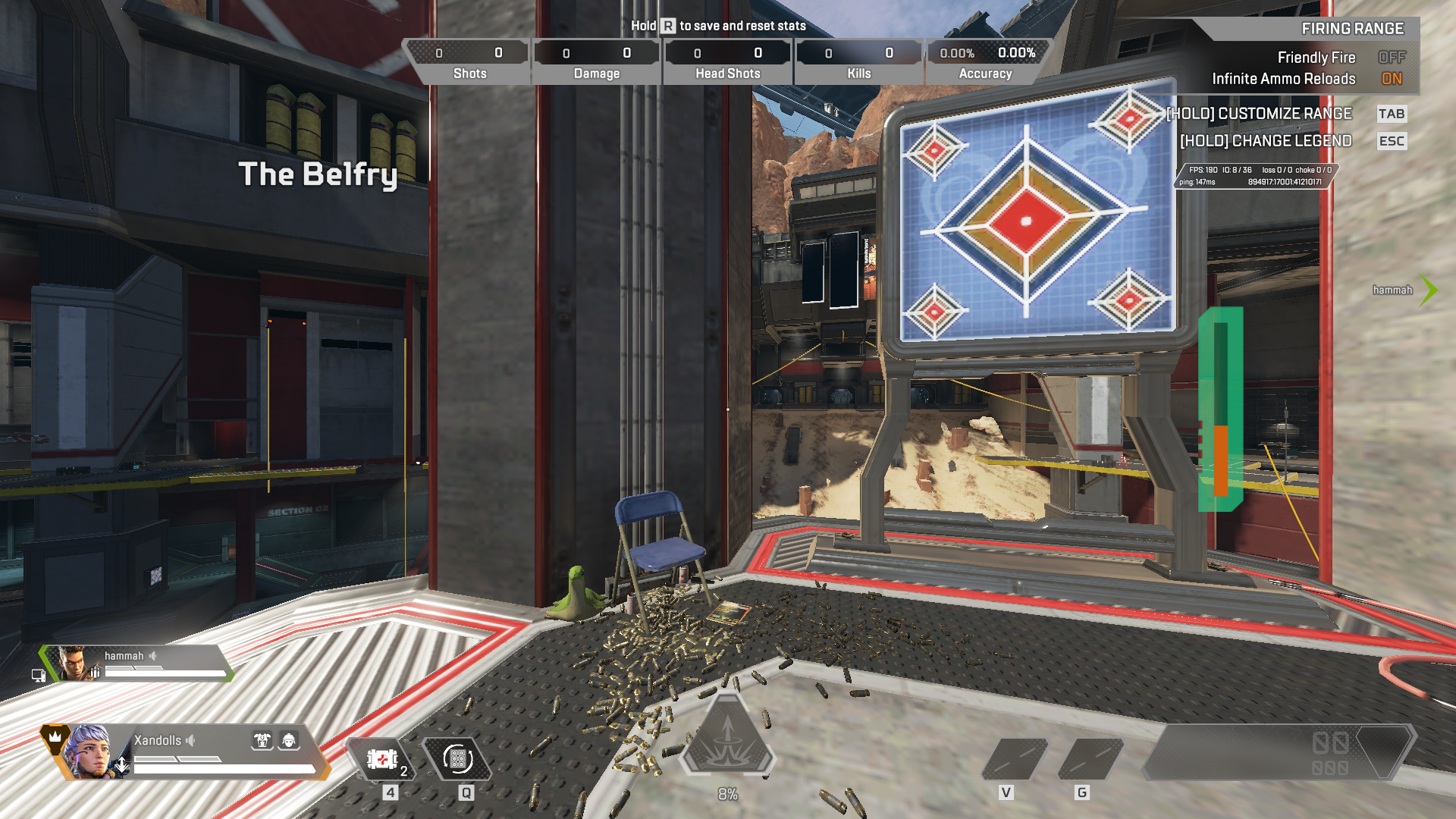Toggle the Friendly Fire OFF setting
The image size is (1456, 819).
[x=1392, y=58]
